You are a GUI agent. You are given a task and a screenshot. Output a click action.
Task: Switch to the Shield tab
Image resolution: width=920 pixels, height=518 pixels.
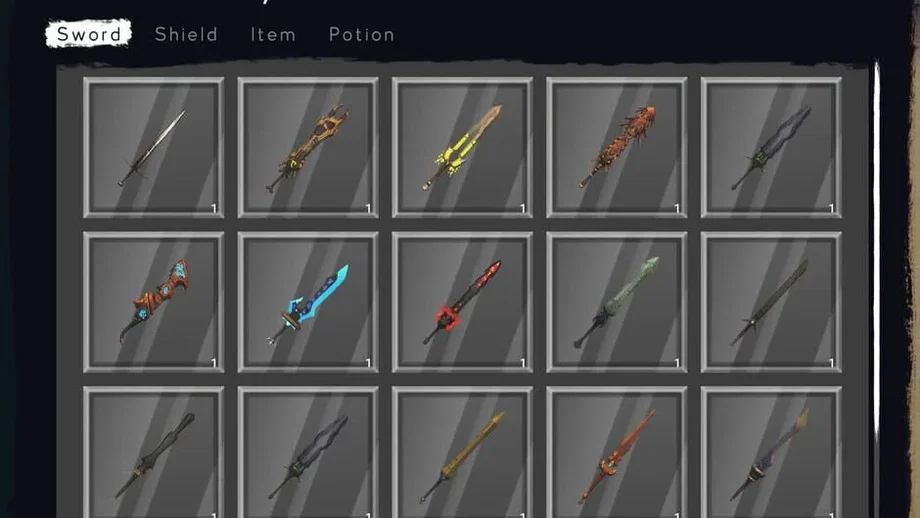(x=186, y=35)
